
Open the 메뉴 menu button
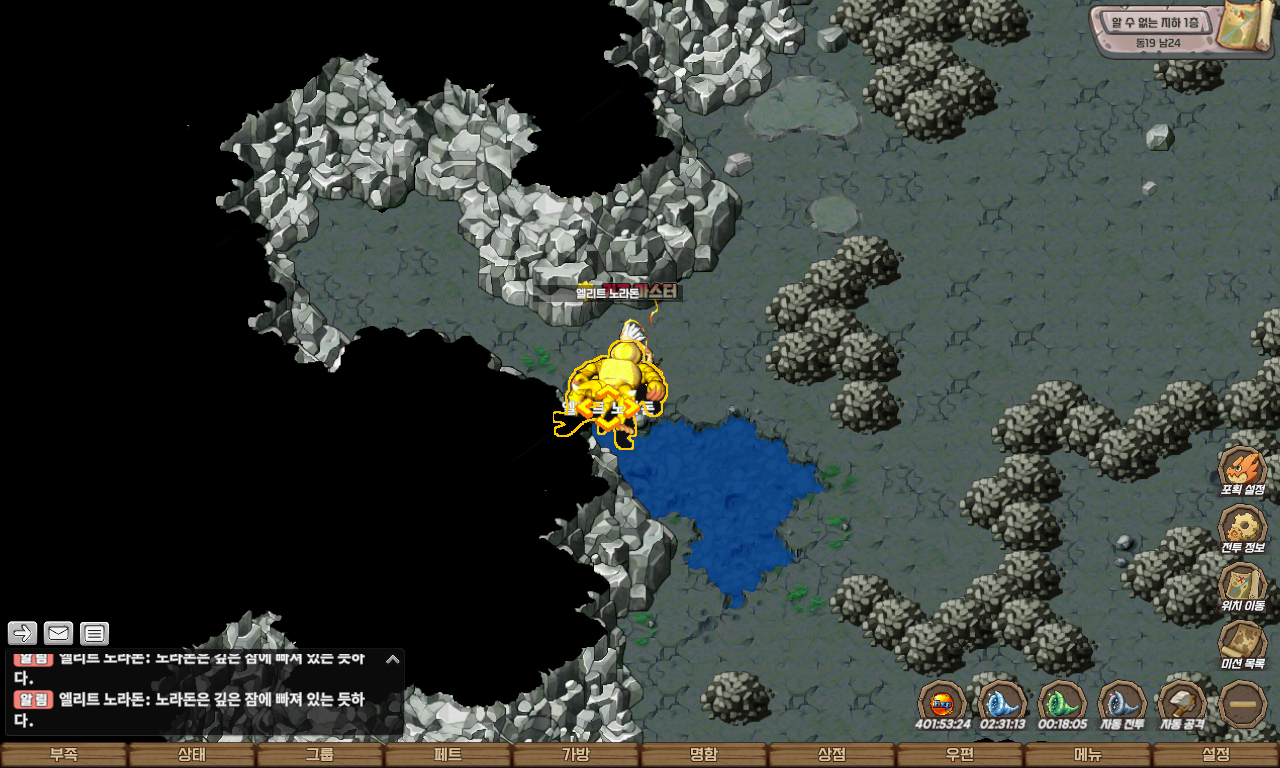[x=1088, y=755]
